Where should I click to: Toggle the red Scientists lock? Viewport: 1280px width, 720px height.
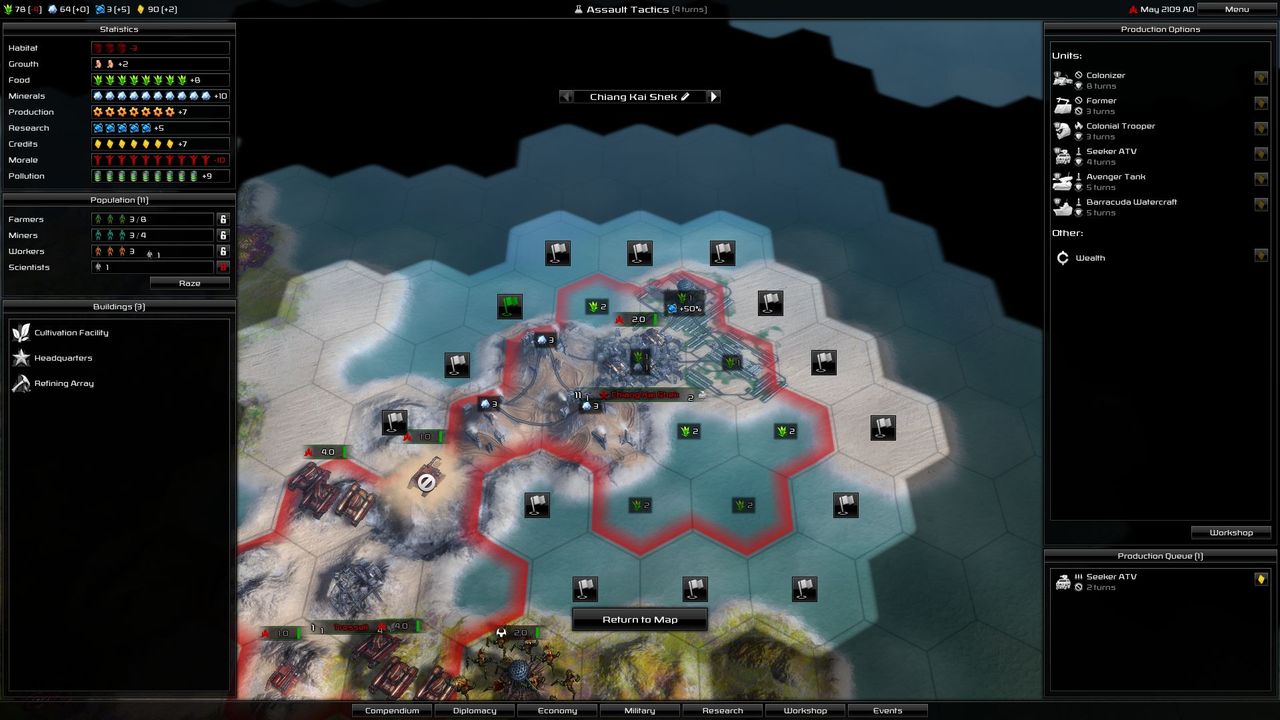click(x=222, y=267)
